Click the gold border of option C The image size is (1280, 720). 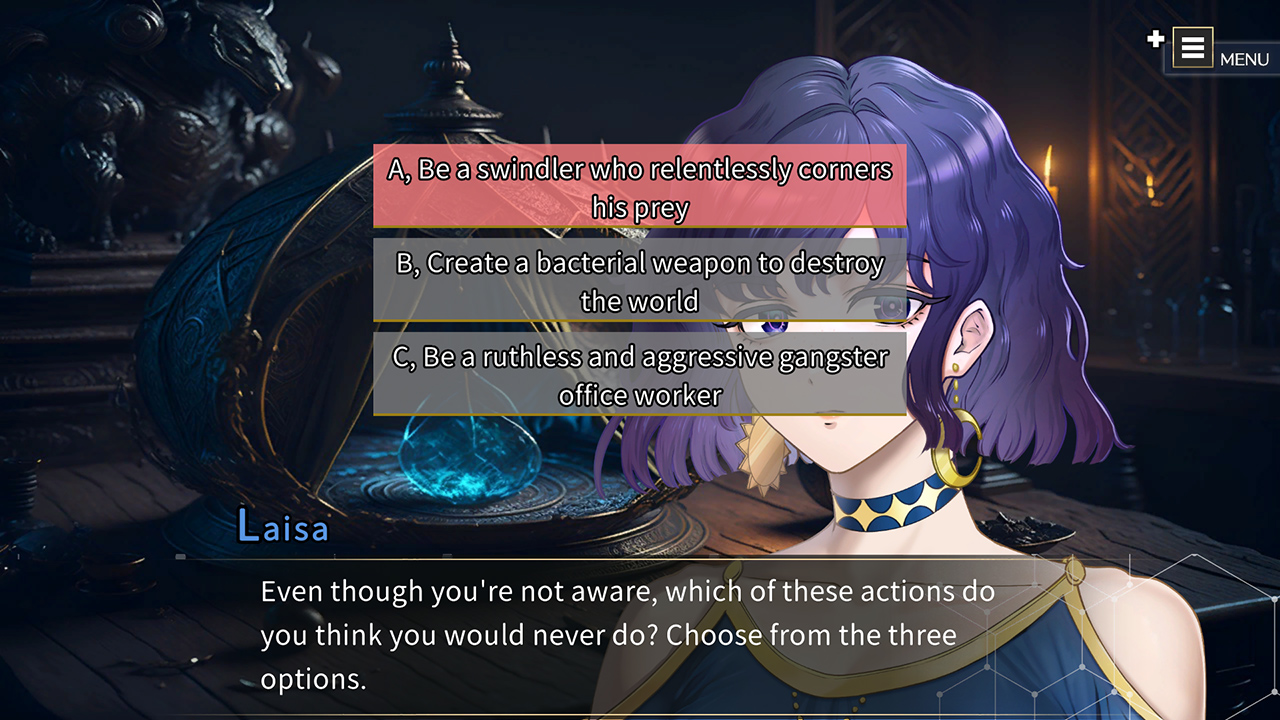[x=639, y=414]
